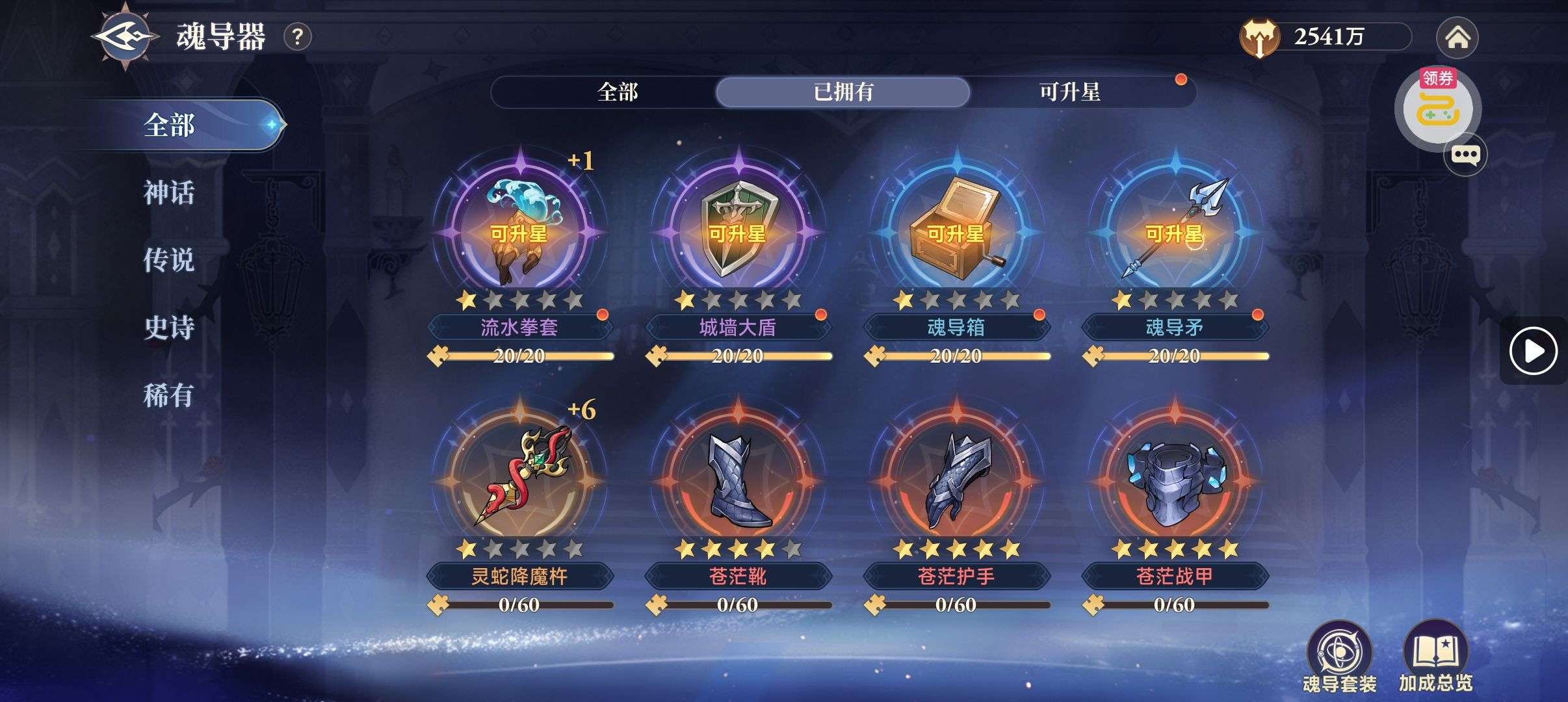Viewport: 1568px width, 702px height.
Task: Switch to the 全部 top tab
Action: pyautogui.click(x=617, y=92)
